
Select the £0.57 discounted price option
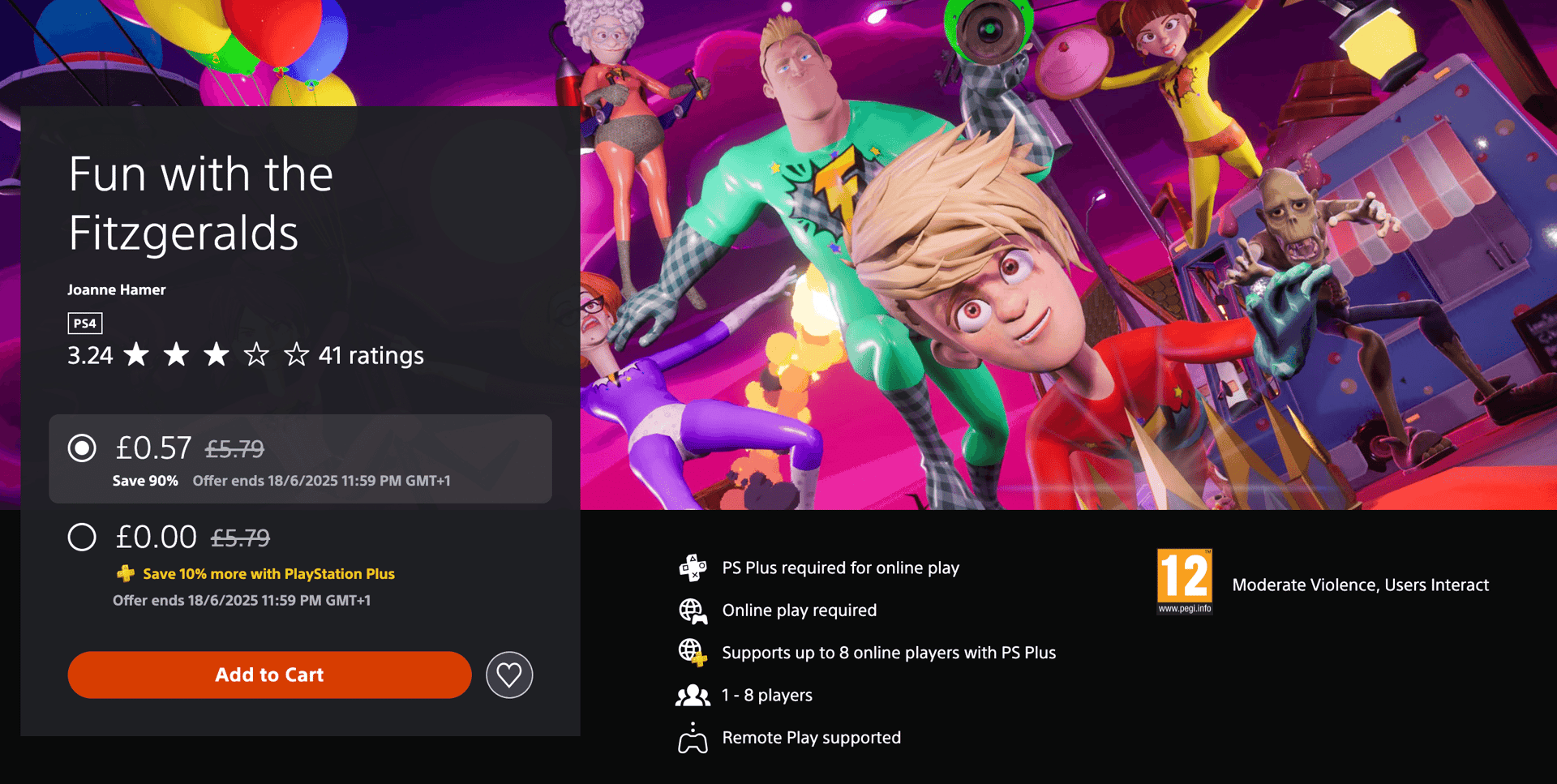click(x=81, y=448)
